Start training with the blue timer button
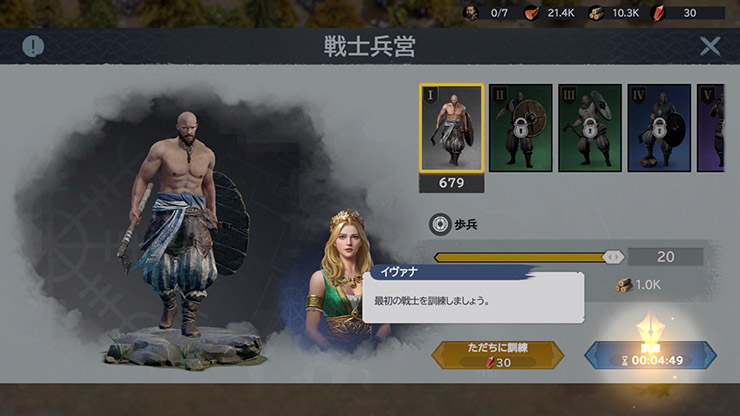Screen dimensions: 740x416 (x=650, y=355)
